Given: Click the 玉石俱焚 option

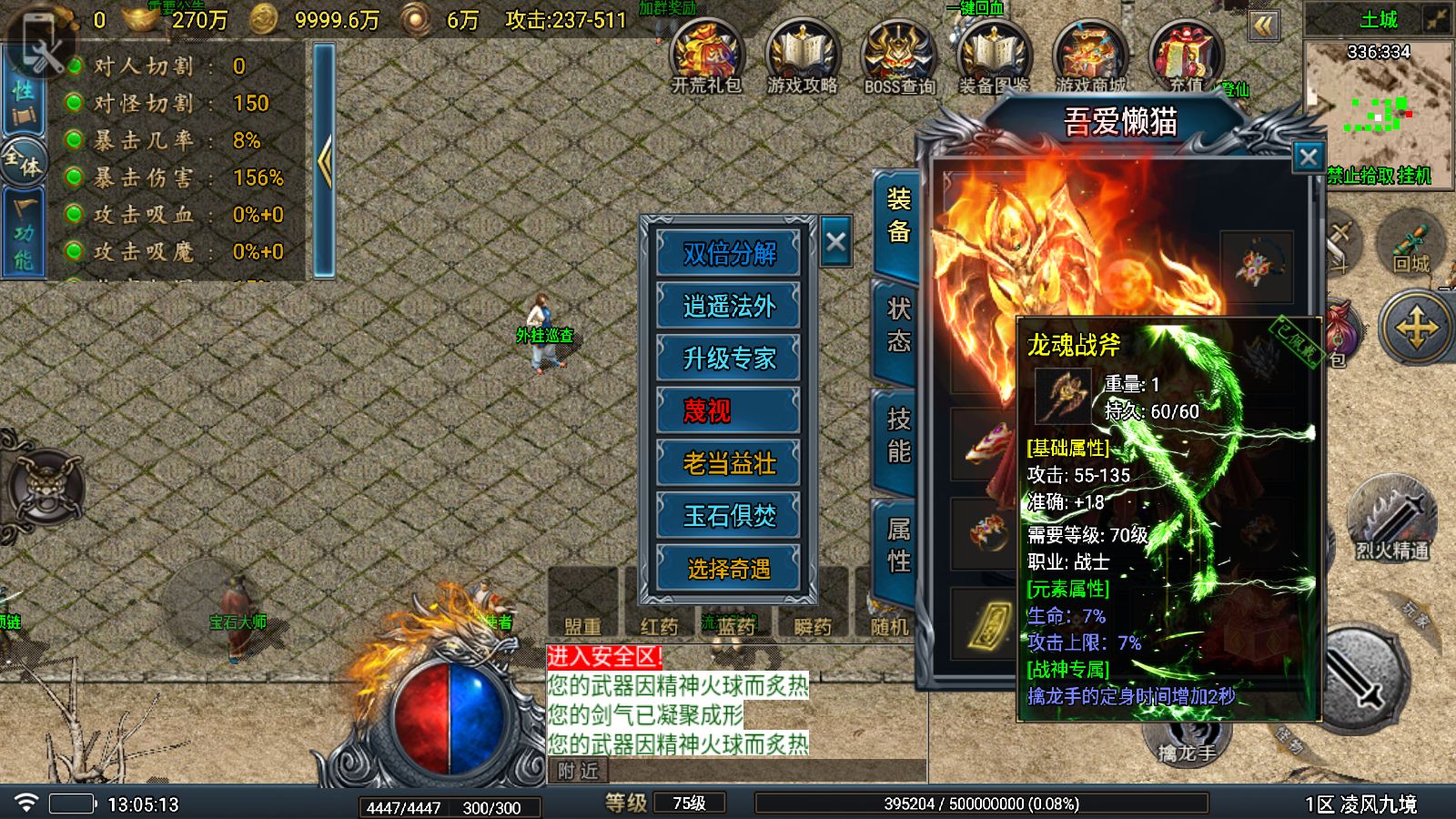Looking at the screenshot, I should tap(729, 516).
